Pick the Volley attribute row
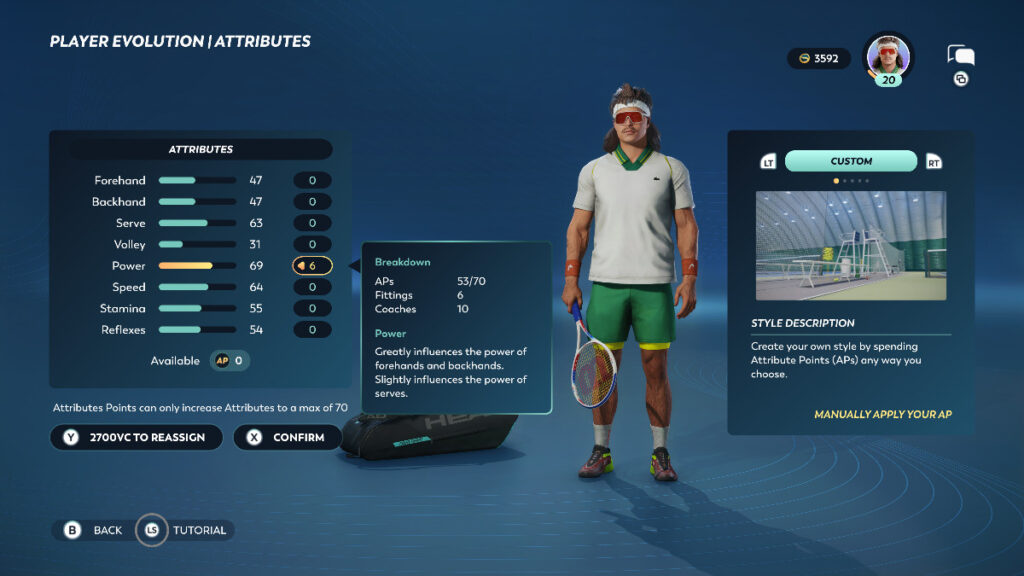This screenshot has height=576, width=1024. tap(200, 245)
